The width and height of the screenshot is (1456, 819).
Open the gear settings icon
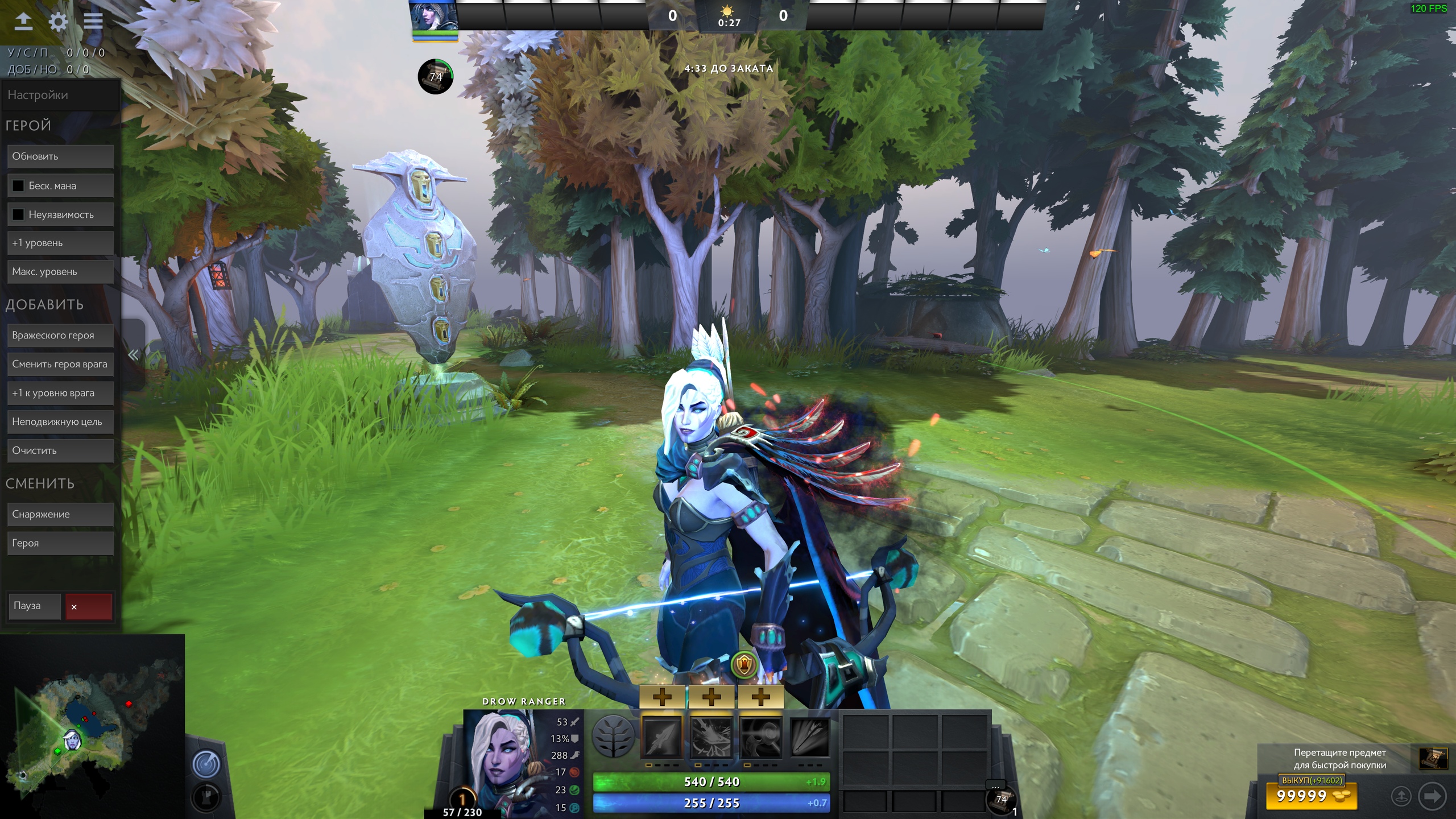pyautogui.click(x=58, y=22)
